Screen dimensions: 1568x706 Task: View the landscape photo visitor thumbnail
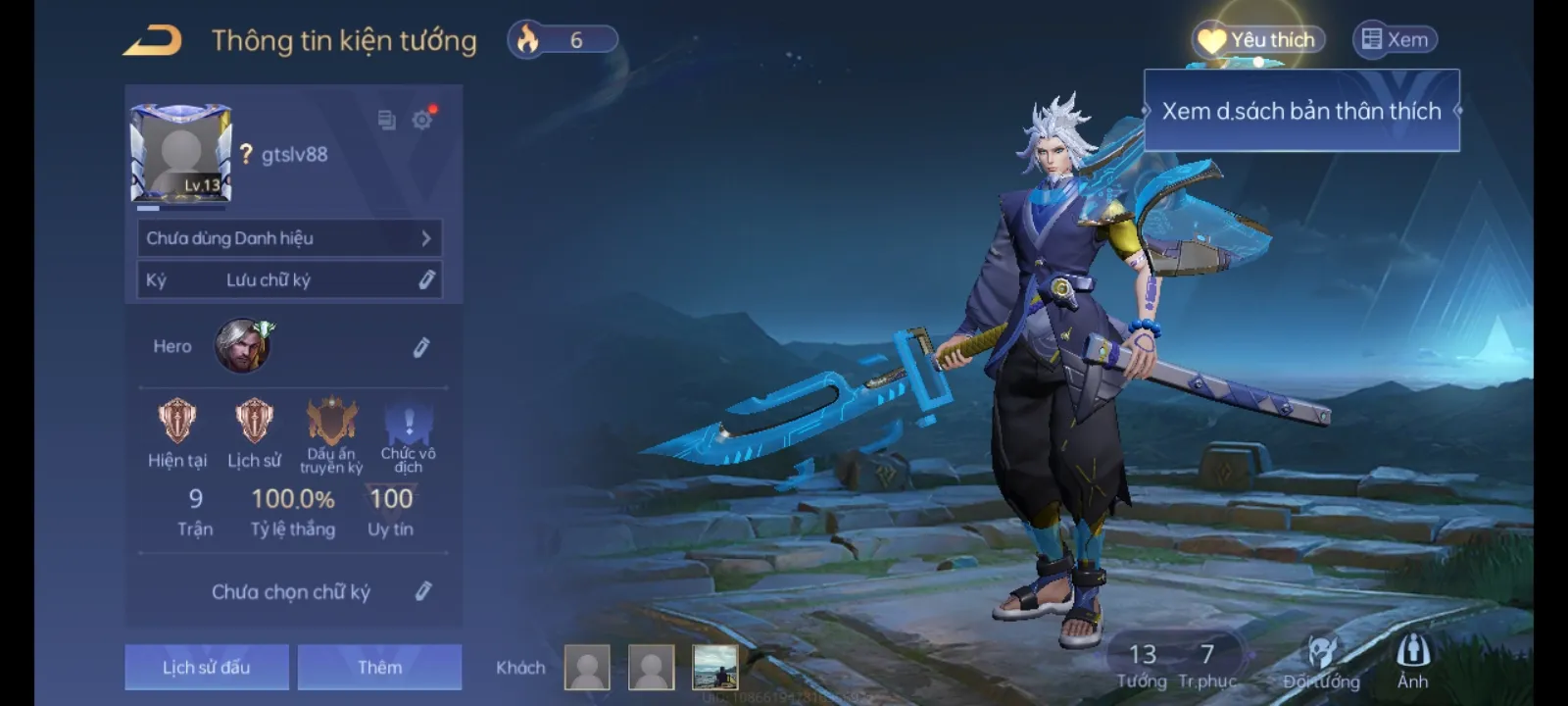tap(715, 667)
